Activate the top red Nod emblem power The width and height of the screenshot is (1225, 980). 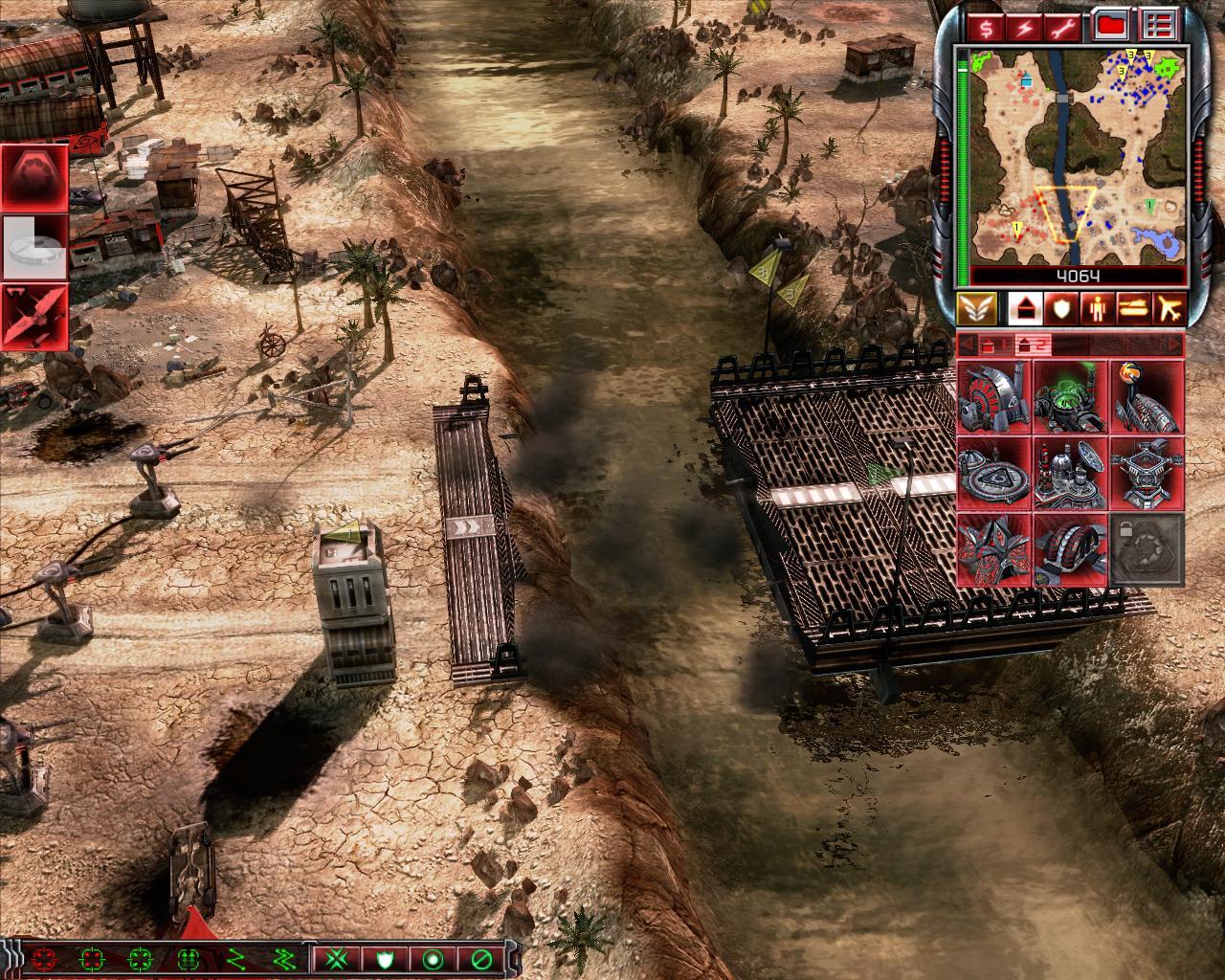point(34,177)
